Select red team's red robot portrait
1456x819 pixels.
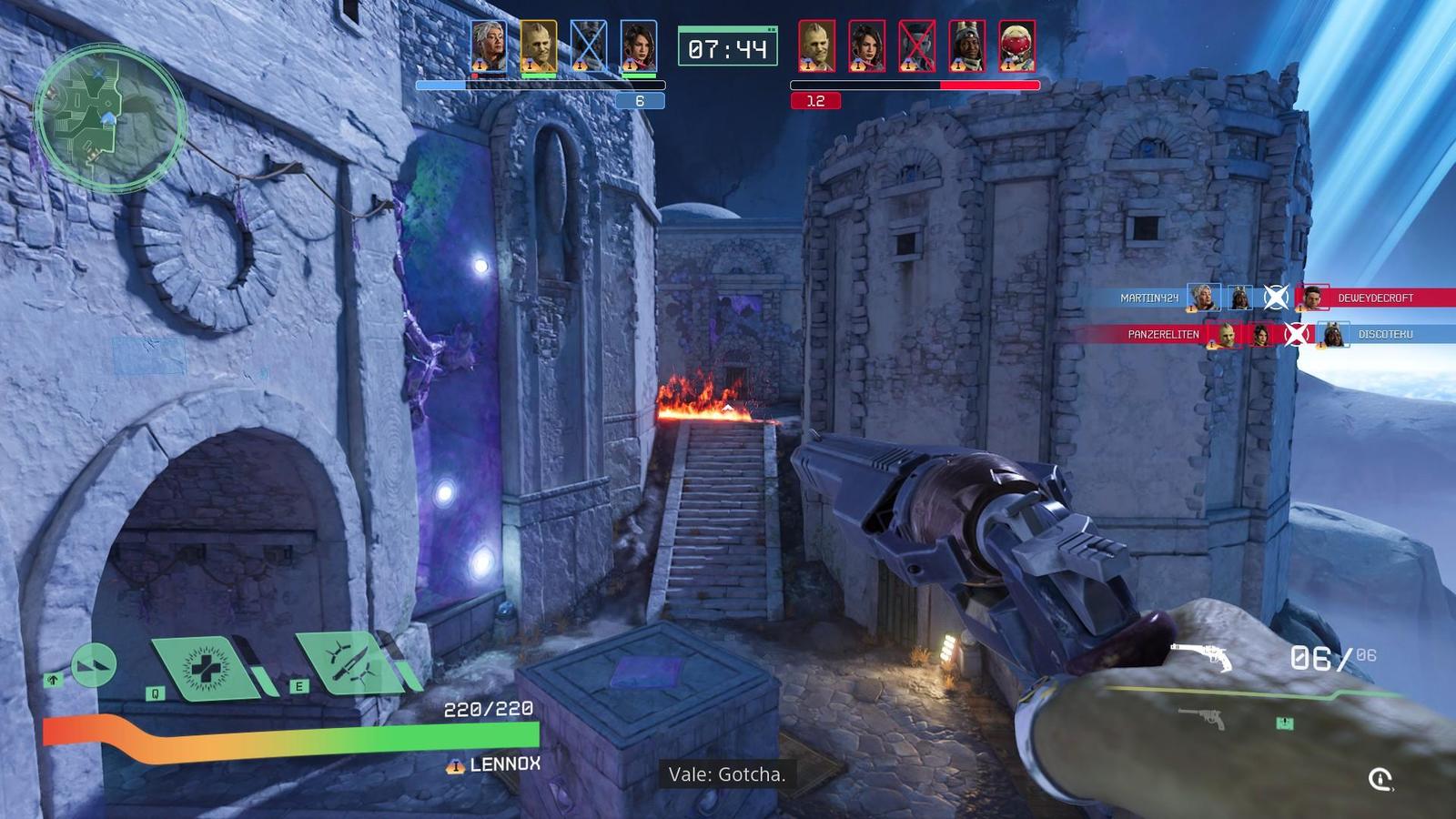(x=1016, y=46)
